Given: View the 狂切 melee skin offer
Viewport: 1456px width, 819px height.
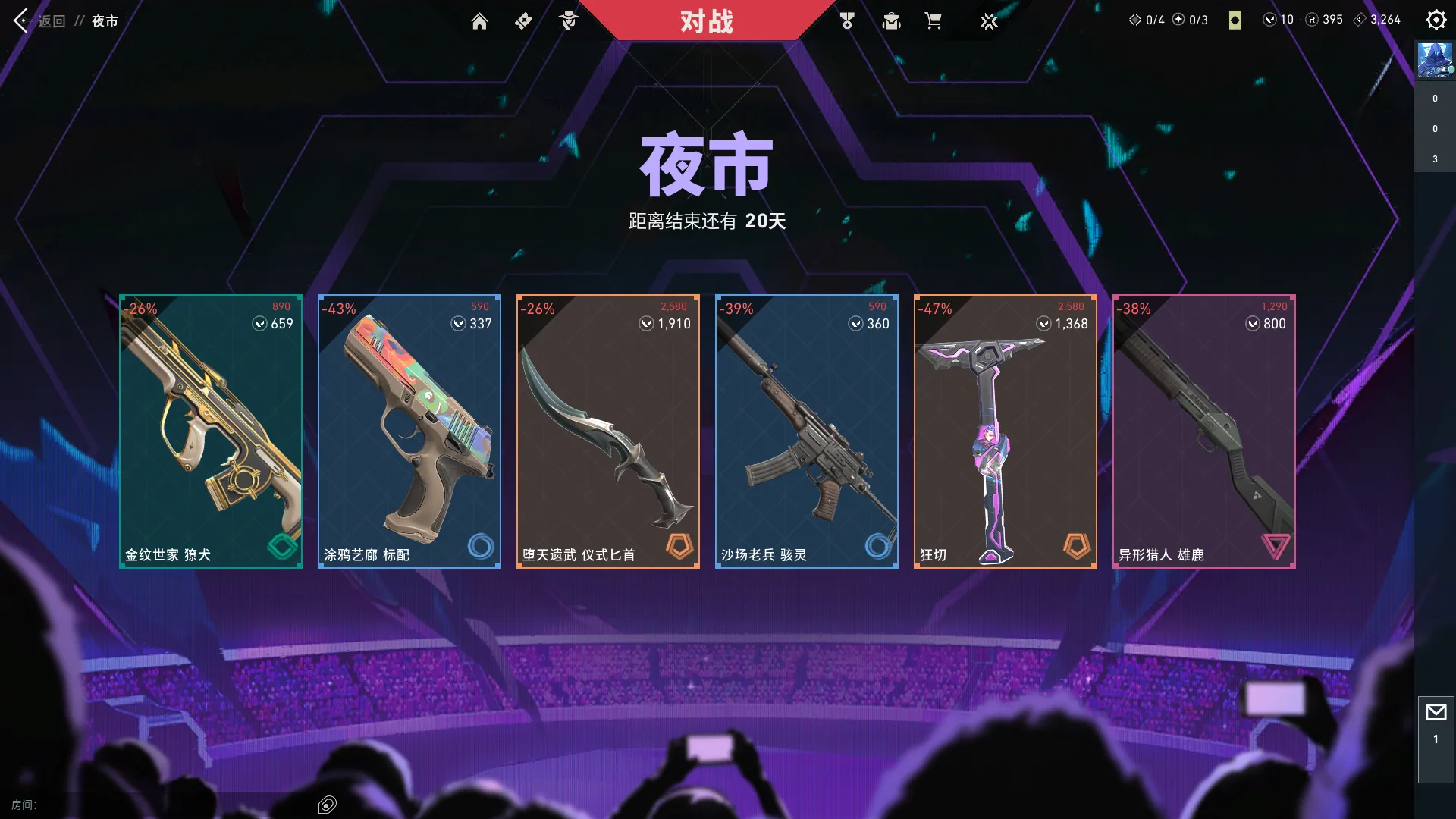Looking at the screenshot, I should [1006, 430].
